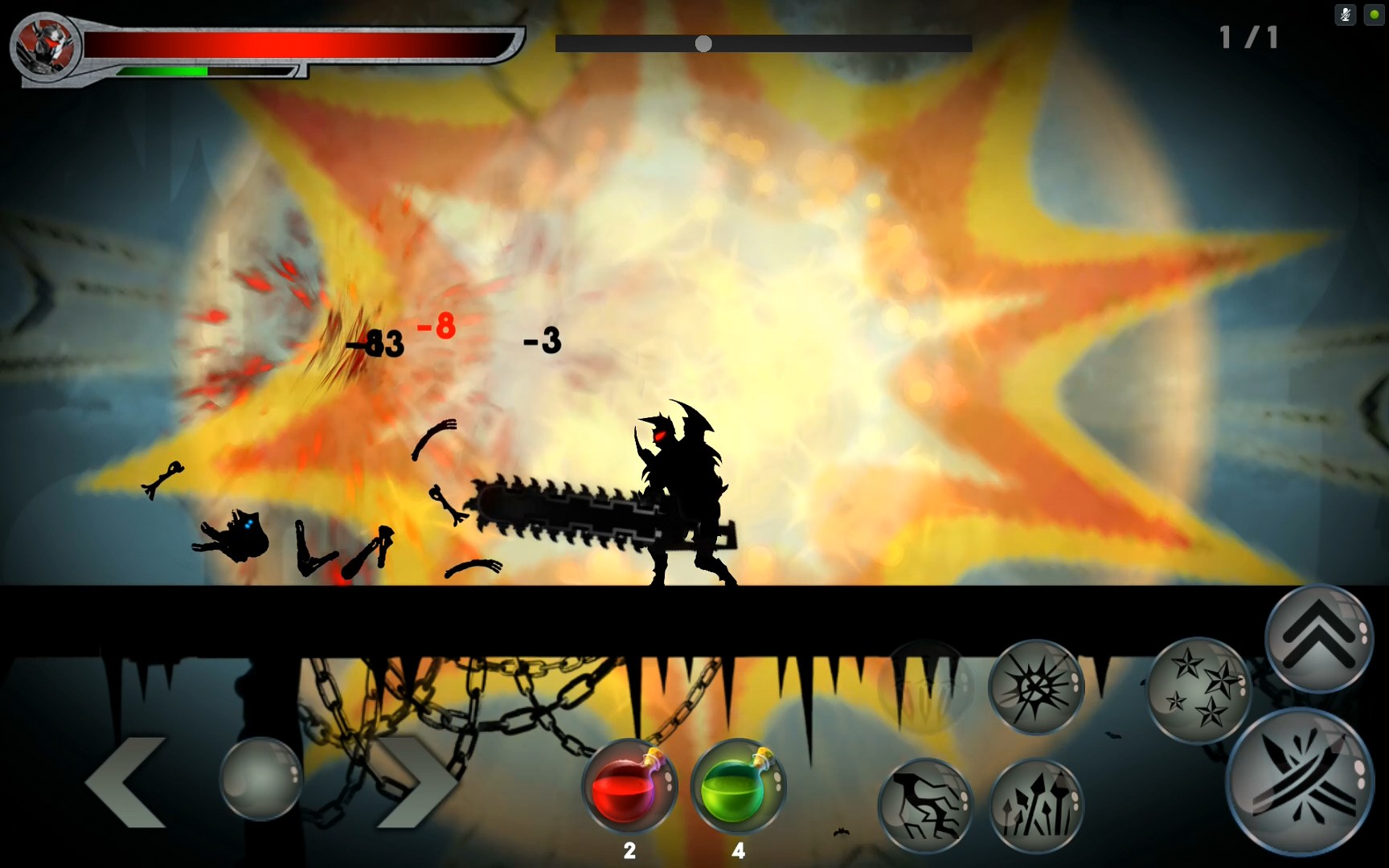Toggle the muted microphone overlay icon
This screenshot has height=868, width=1389.
[x=1345, y=14]
